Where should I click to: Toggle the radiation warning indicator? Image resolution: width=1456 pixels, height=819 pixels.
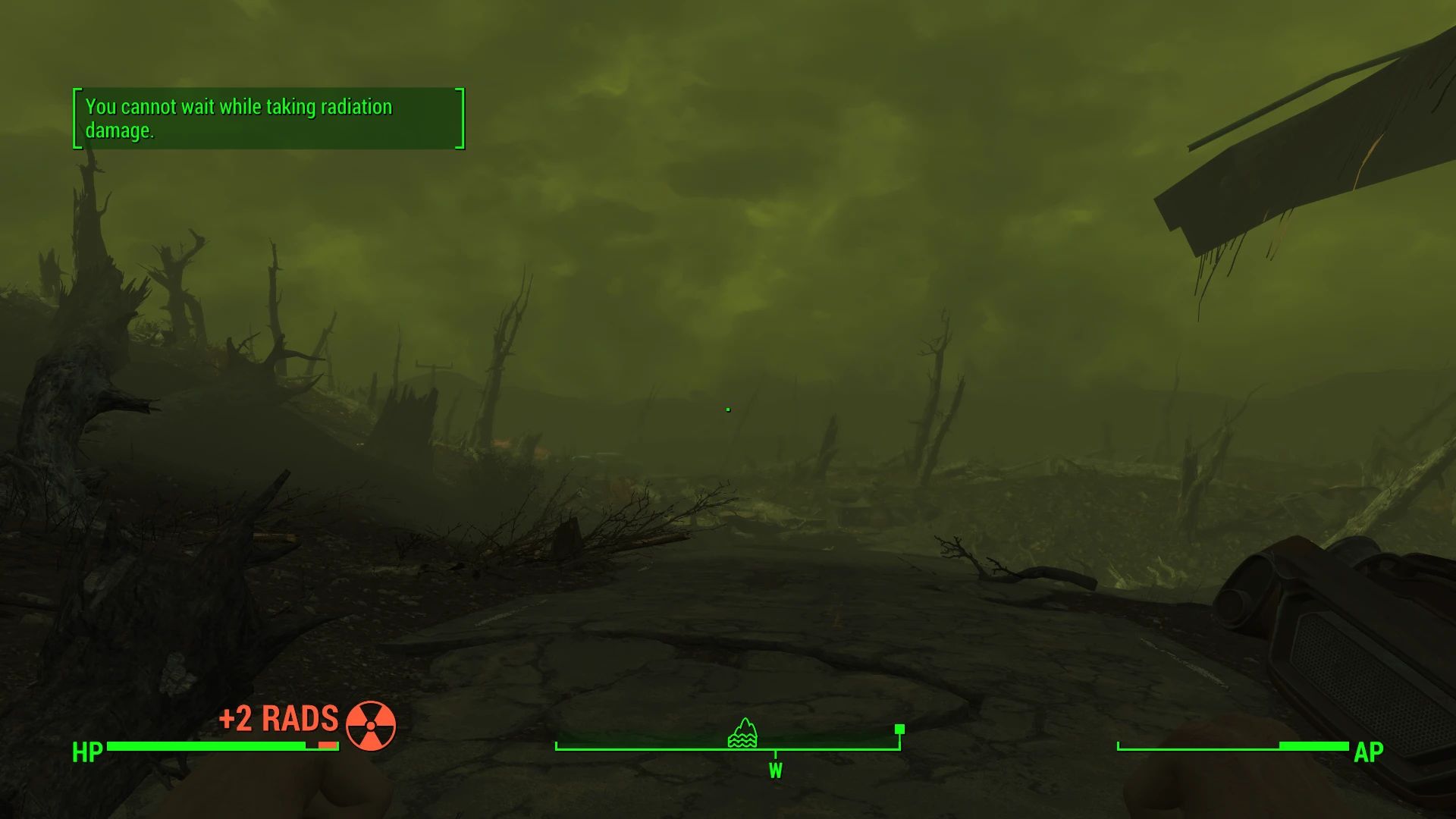pos(369,725)
